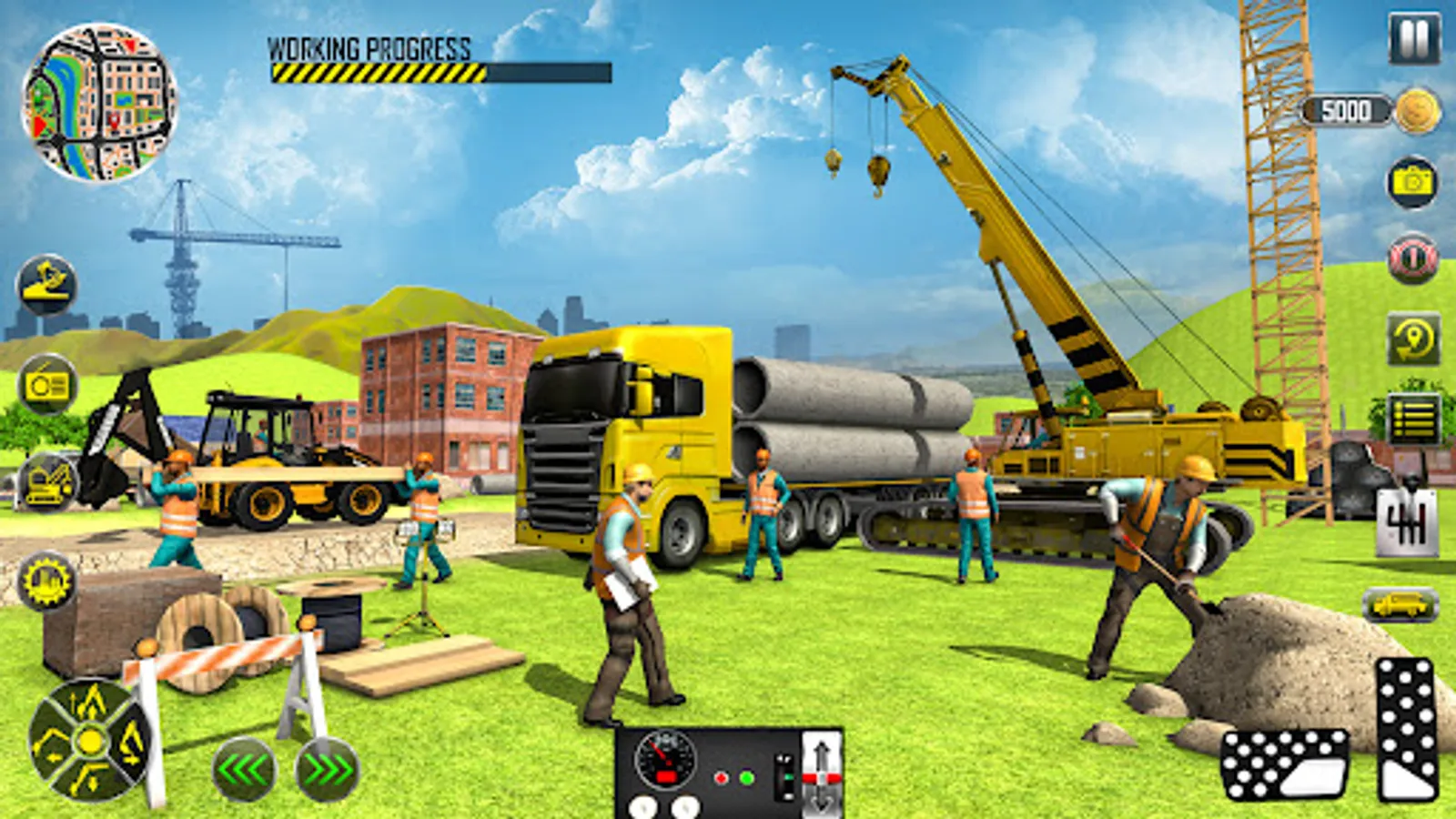Hit the wide brake pedal

1283,764
